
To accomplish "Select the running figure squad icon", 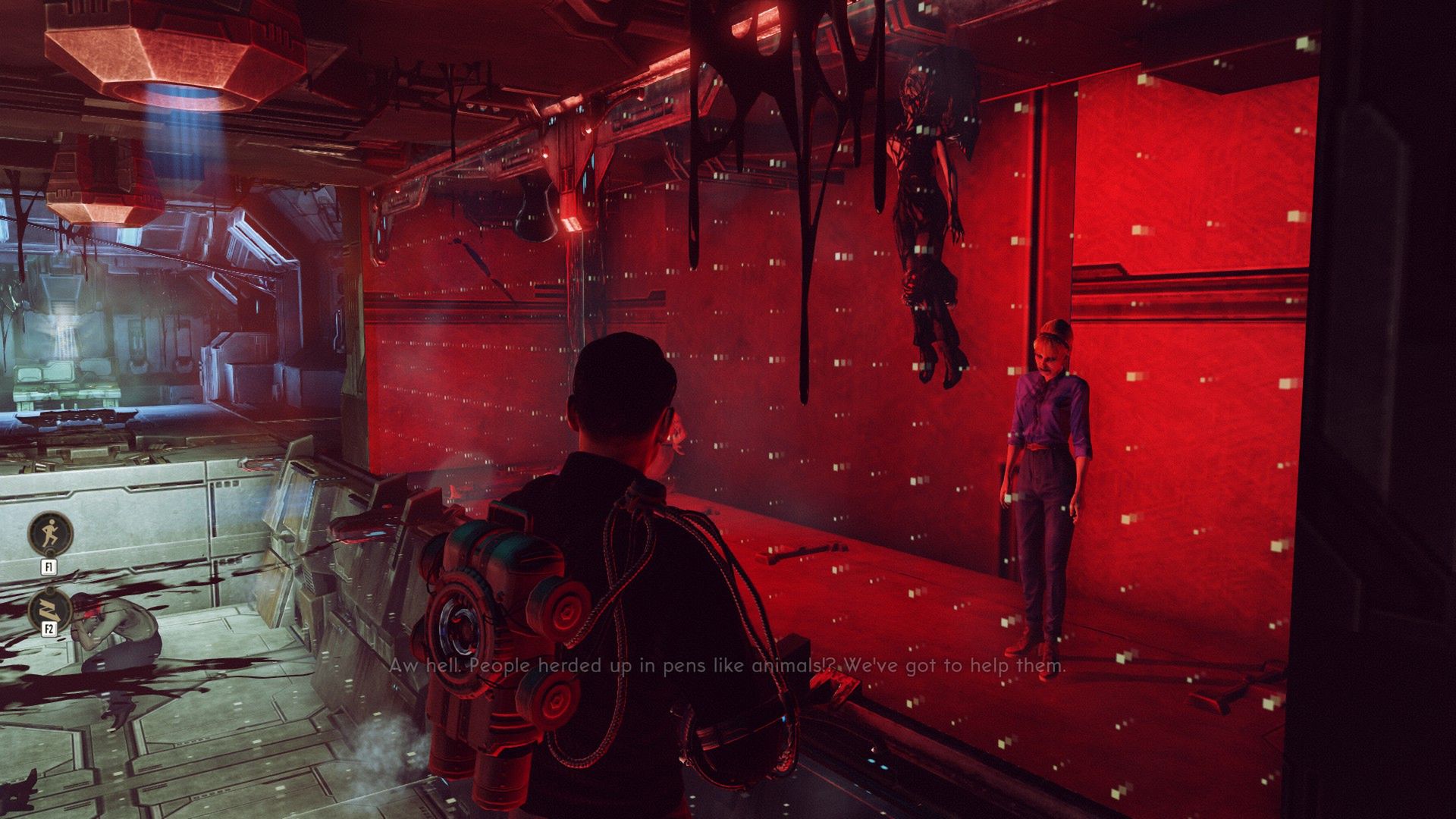I will (50, 533).
